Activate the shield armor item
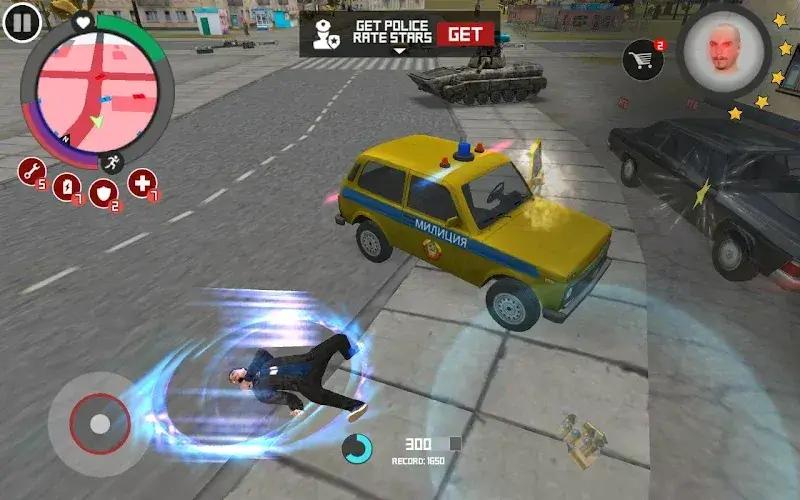 pyautogui.click(x=103, y=193)
